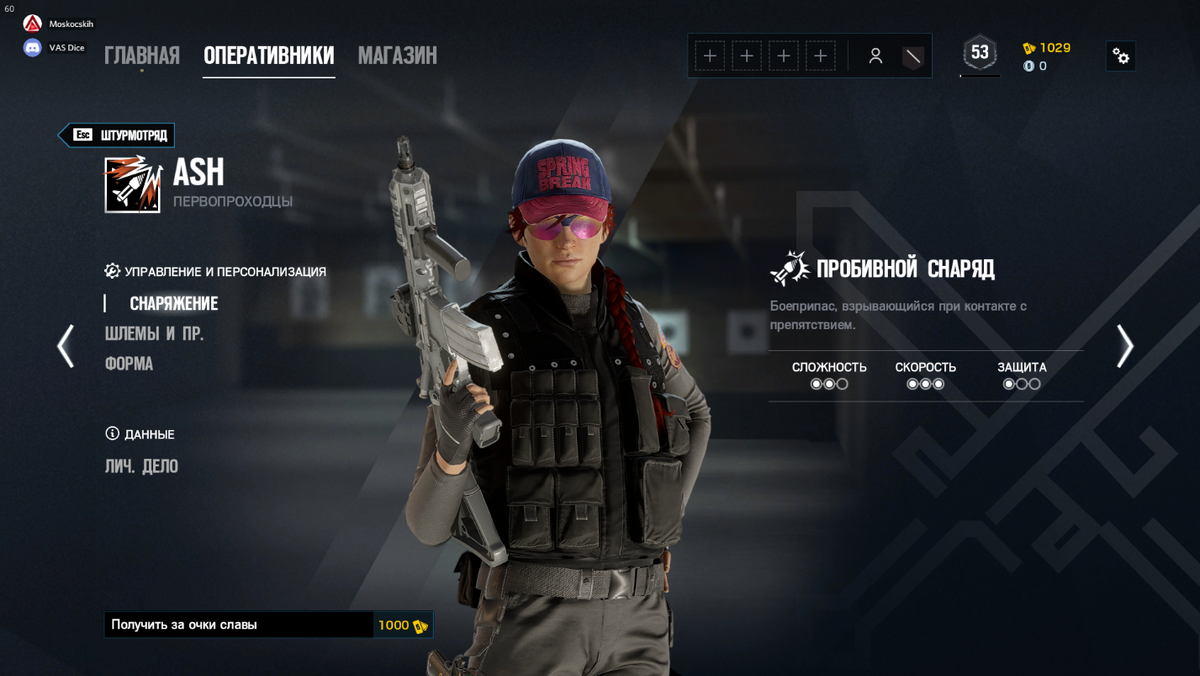Open the МАГАЗИН tab
The image size is (1200, 676).
397,56
